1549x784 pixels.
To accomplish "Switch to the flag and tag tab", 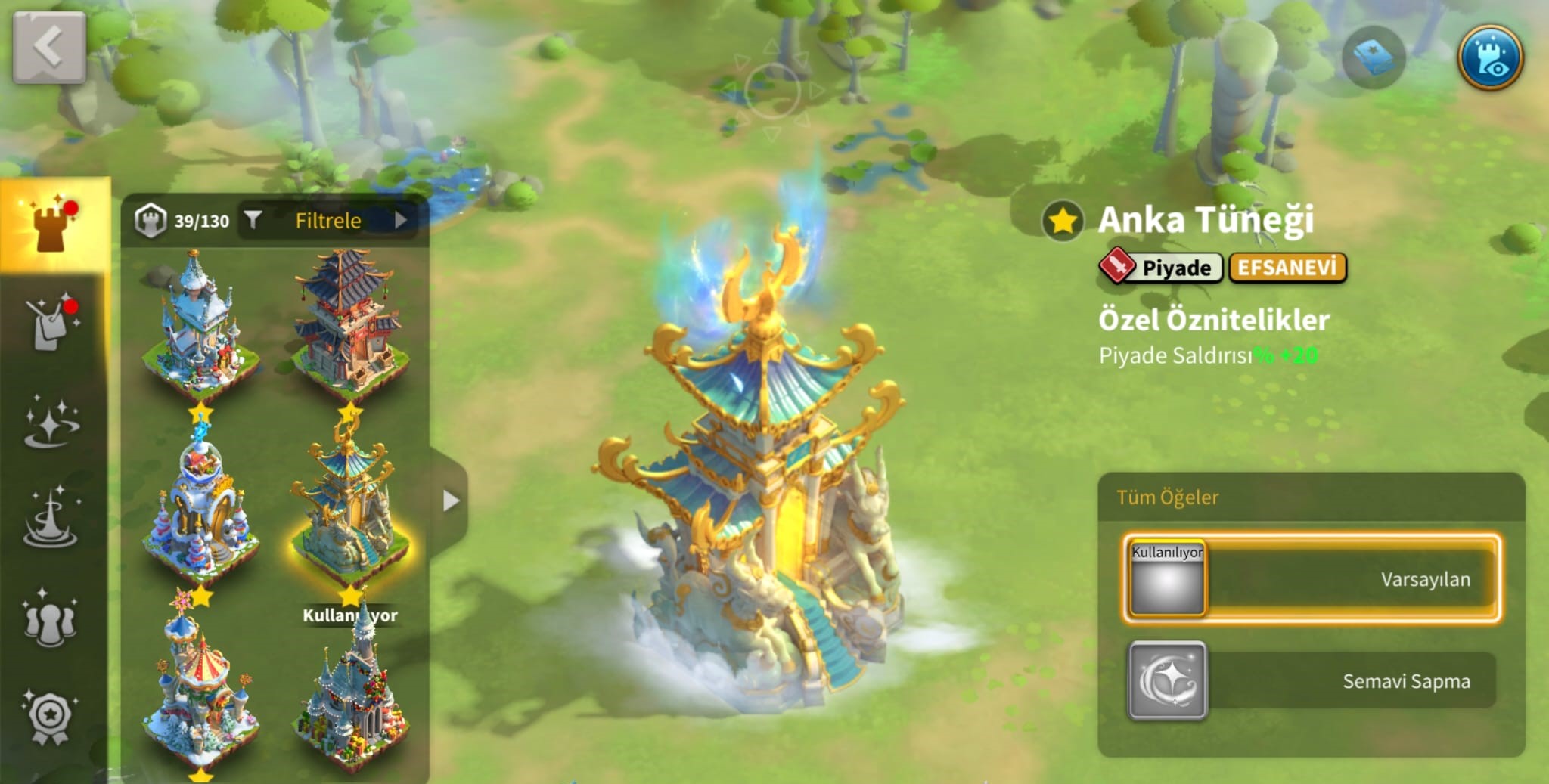I will pos(51,323).
